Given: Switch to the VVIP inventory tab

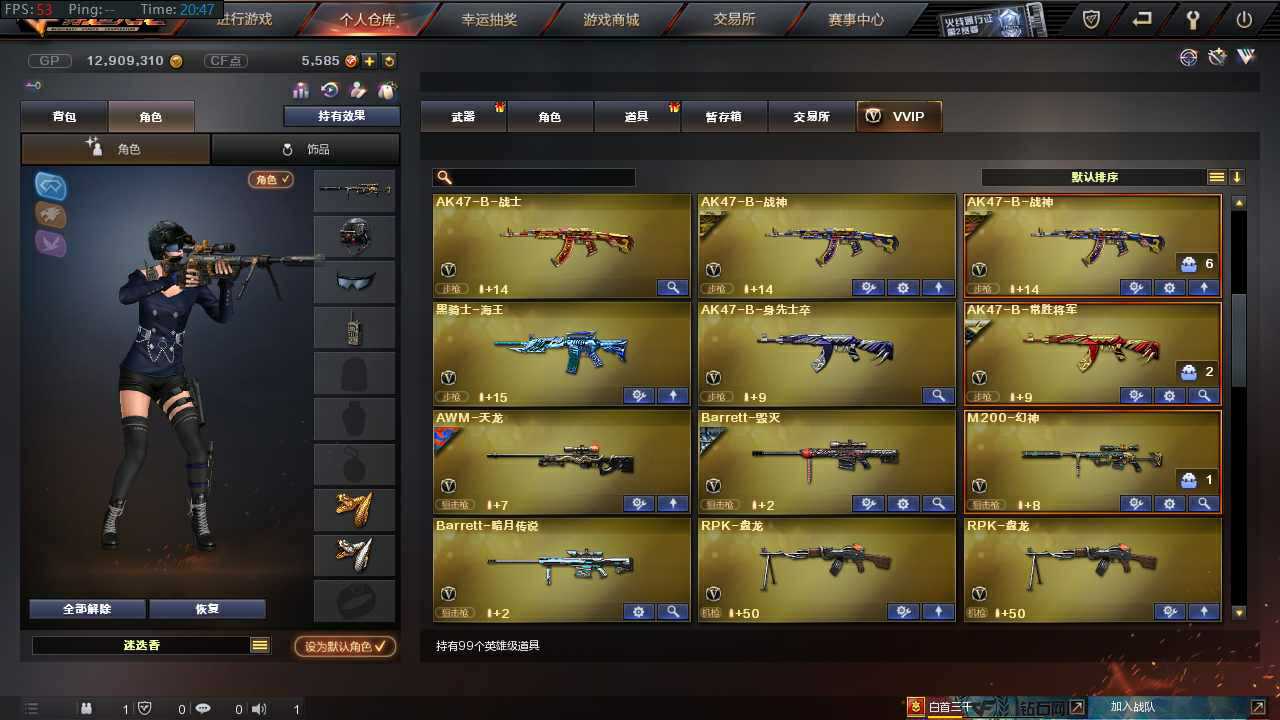Looking at the screenshot, I should (898, 116).
